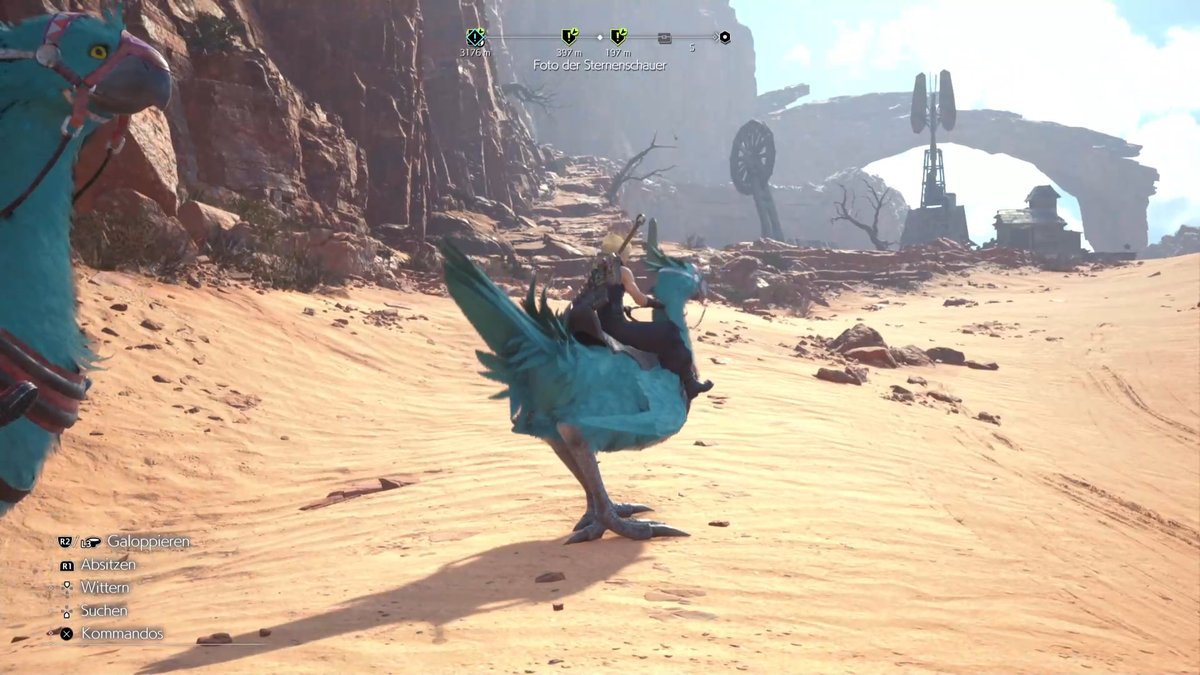Select the quest marker showing 3176 m

point(476,37)
